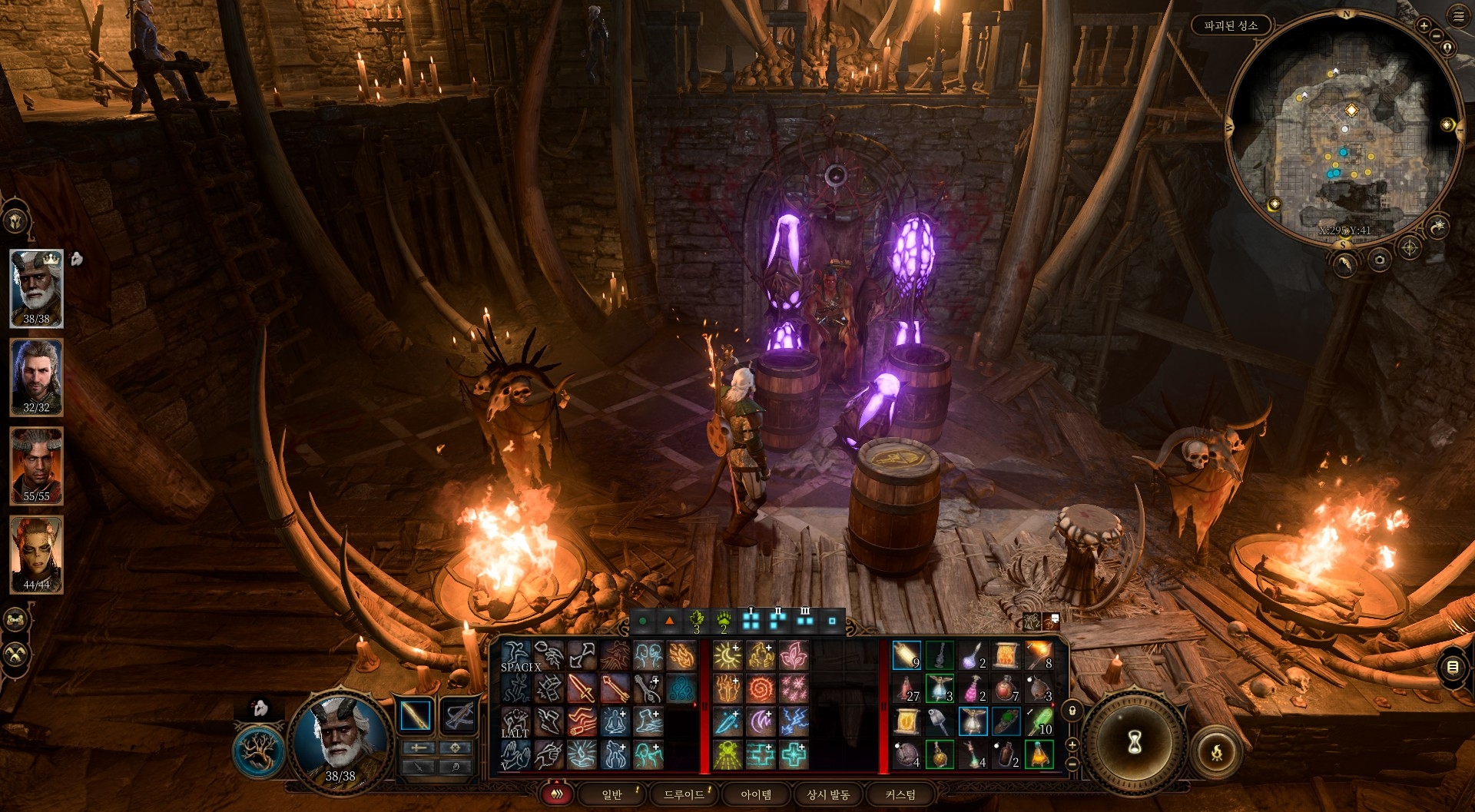1475x812 pixels.
Task: Use the sword main-hand attack ability
Action: tap(582, 689)
